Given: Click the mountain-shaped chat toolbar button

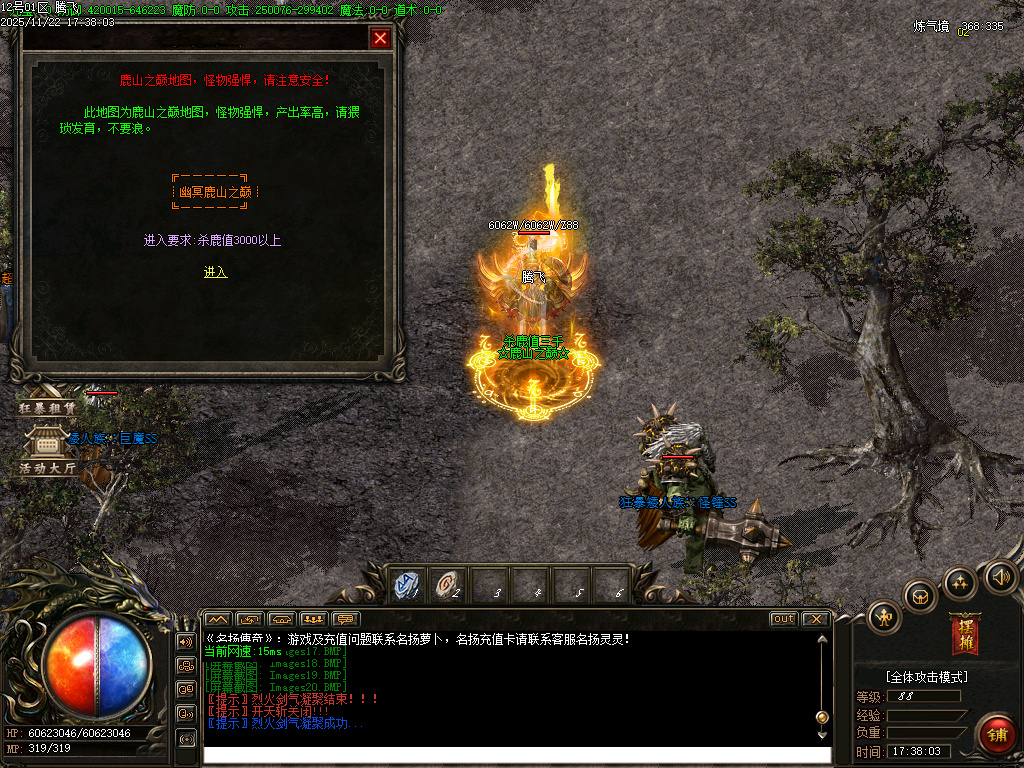Looking at the screenshot, I should click(x=218, y=619).
